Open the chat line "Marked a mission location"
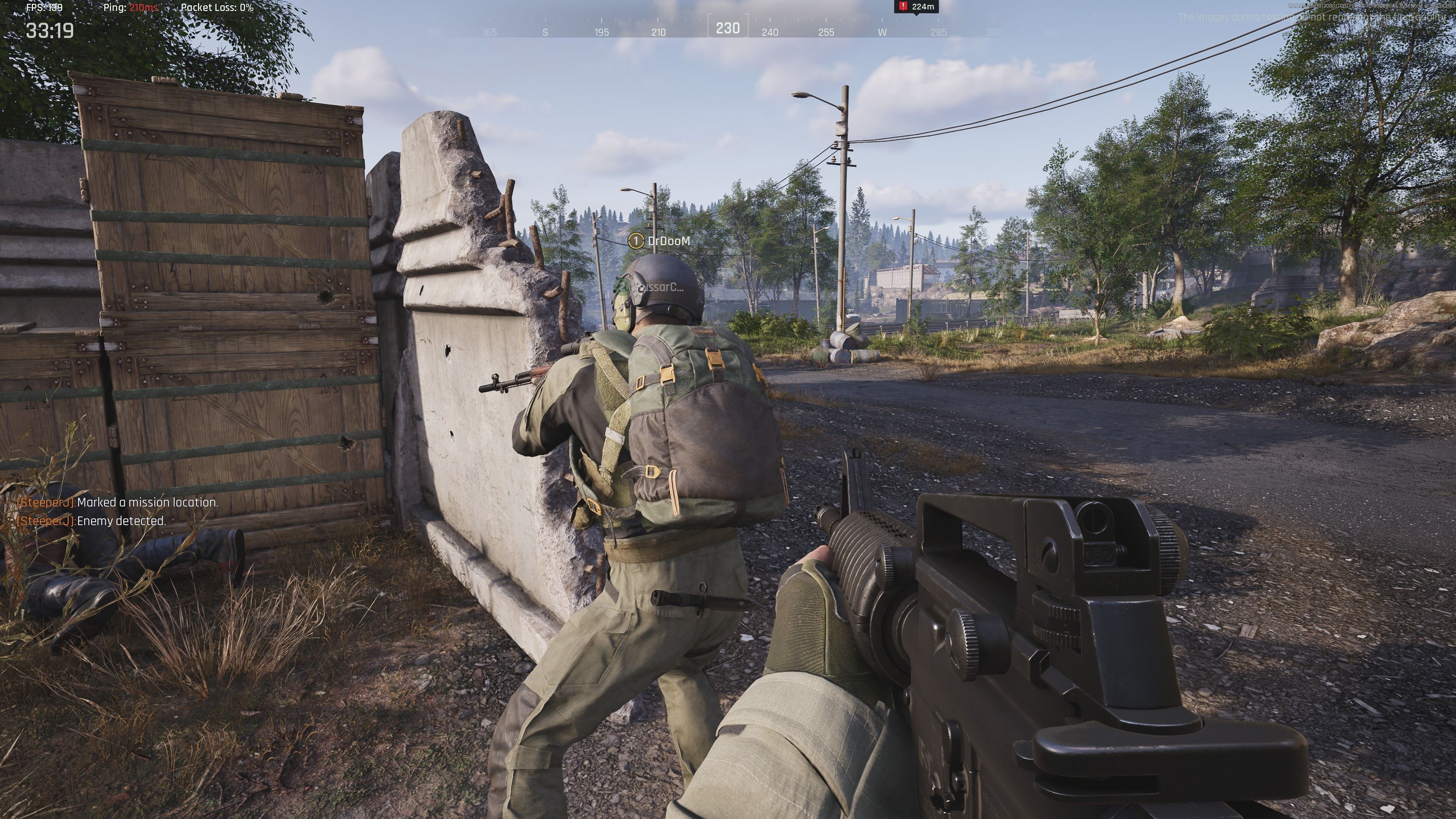The image size is (1456, 819). pos(118,502)
